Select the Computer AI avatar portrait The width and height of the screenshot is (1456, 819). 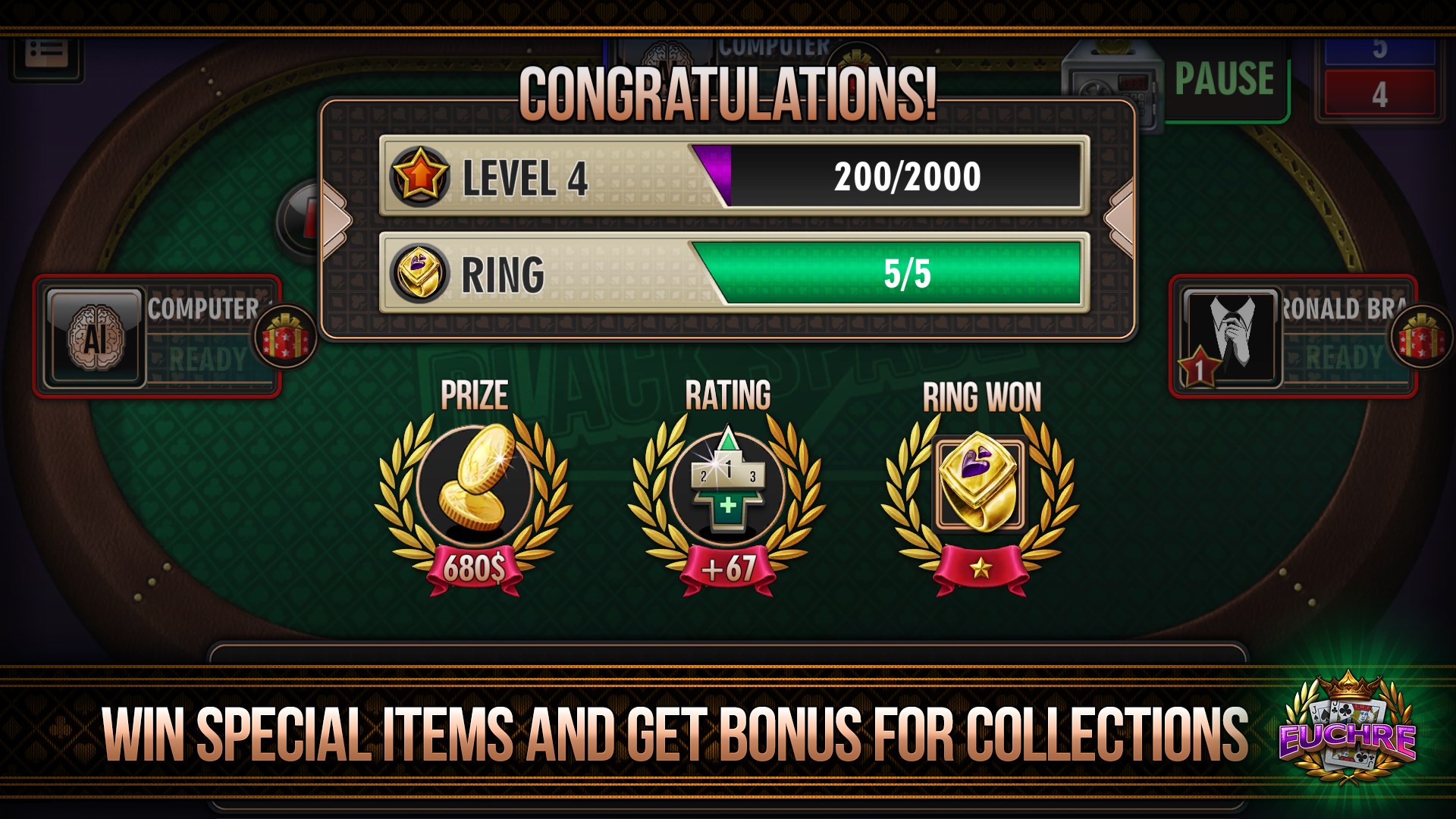pos(96,336)
